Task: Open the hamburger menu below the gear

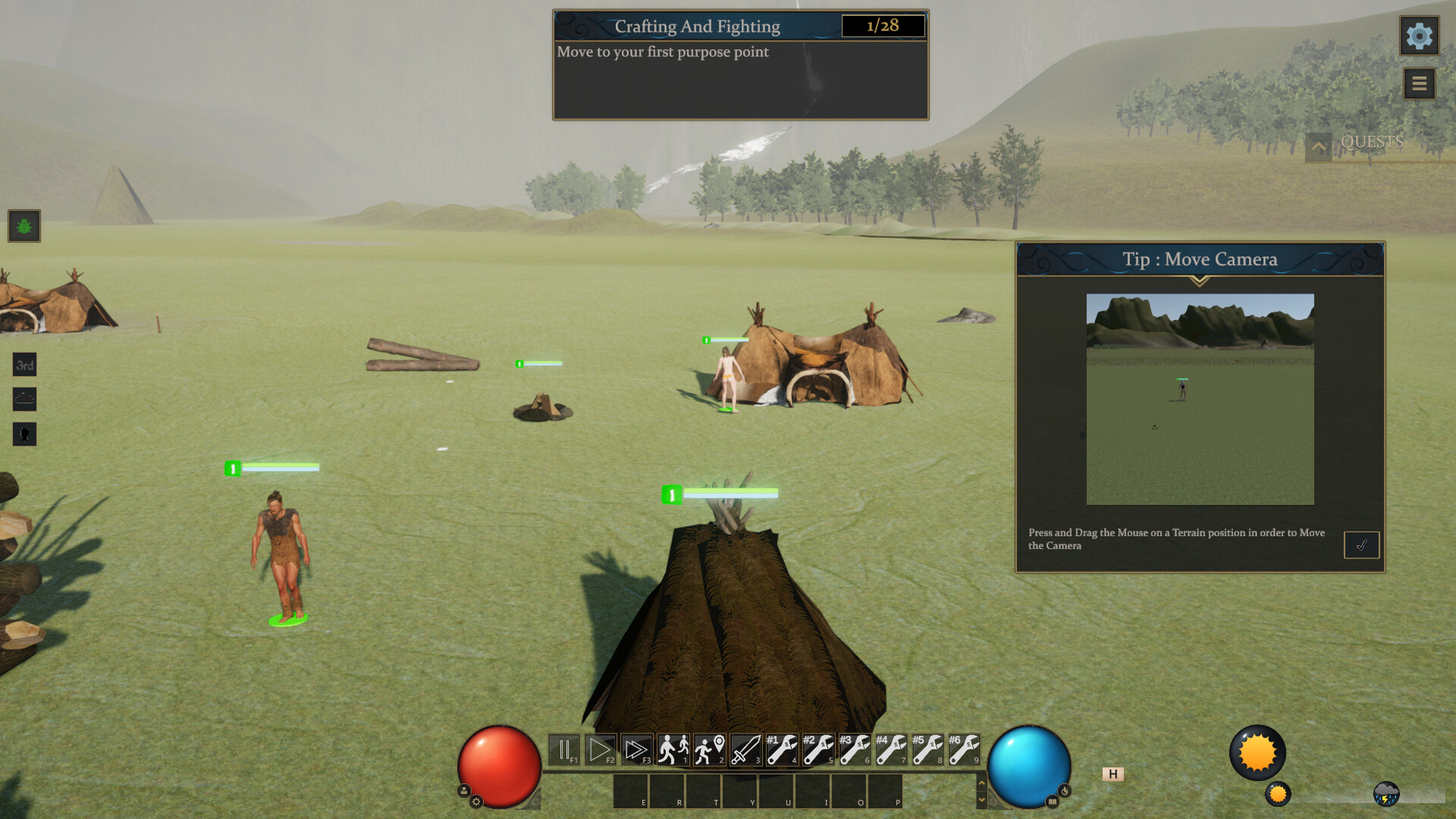Action: coord(1419,84)
